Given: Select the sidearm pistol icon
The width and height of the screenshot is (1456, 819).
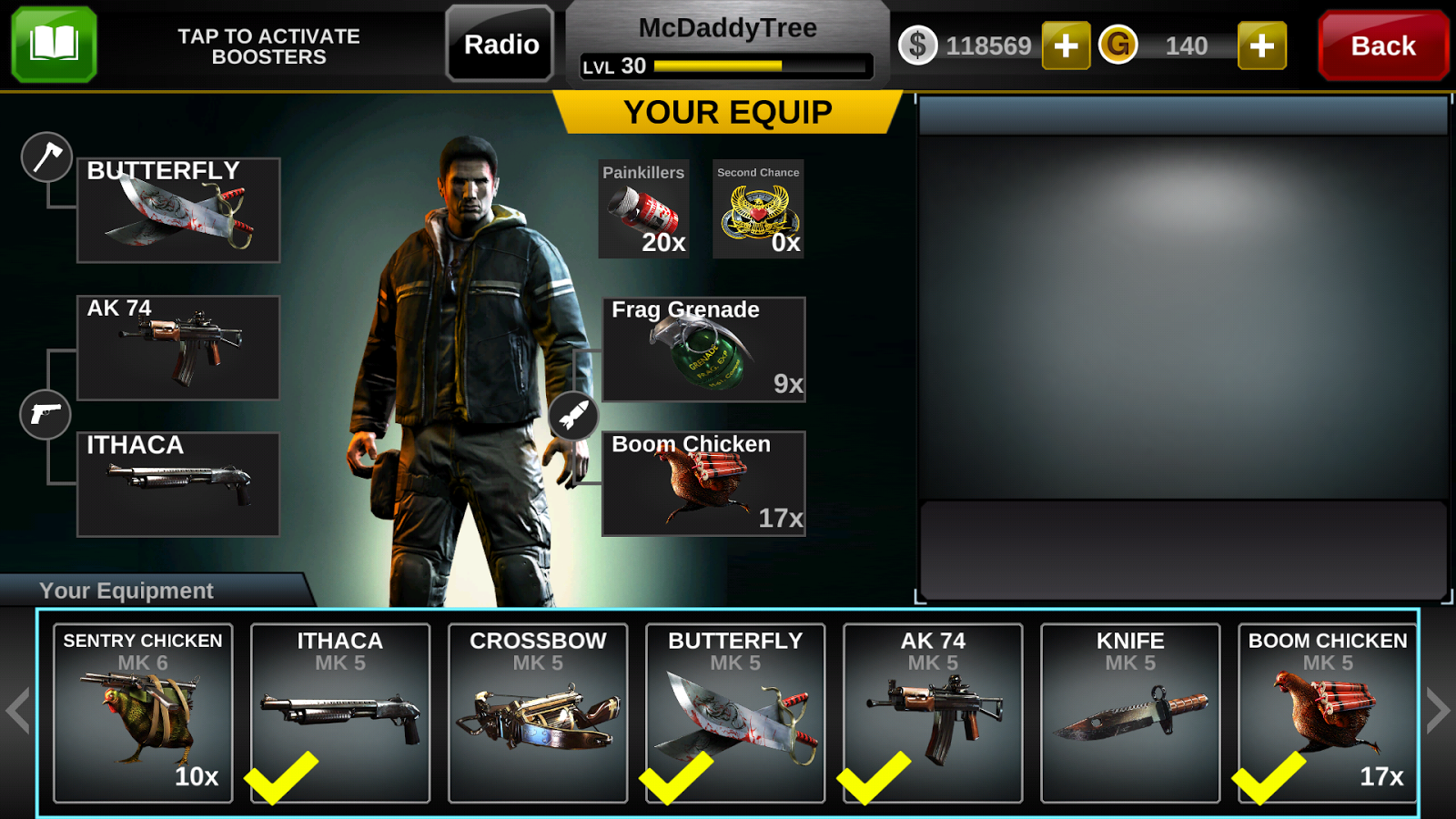Looking at the screenshot, I should pyautogui.click(x=45, y=415).
